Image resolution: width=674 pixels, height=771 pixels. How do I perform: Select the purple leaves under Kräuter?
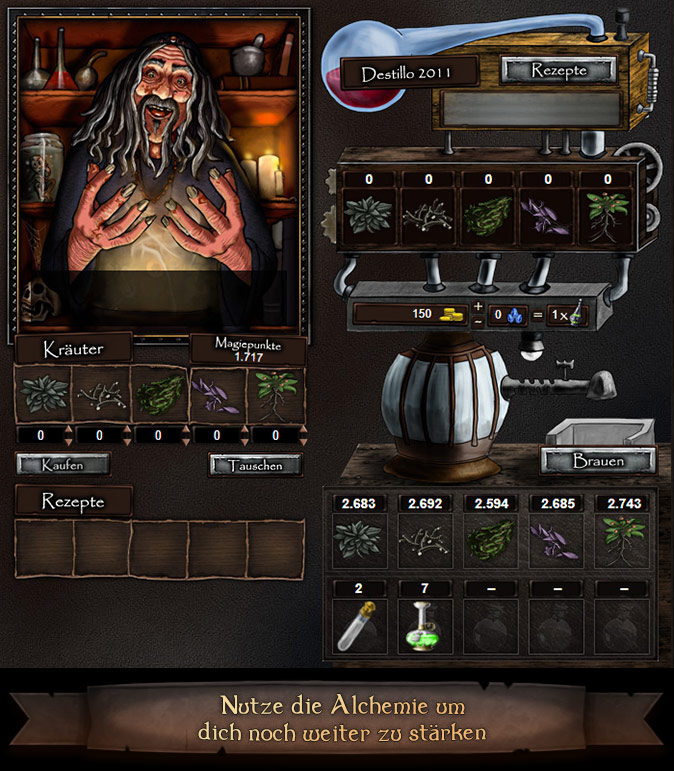[217, 395]
